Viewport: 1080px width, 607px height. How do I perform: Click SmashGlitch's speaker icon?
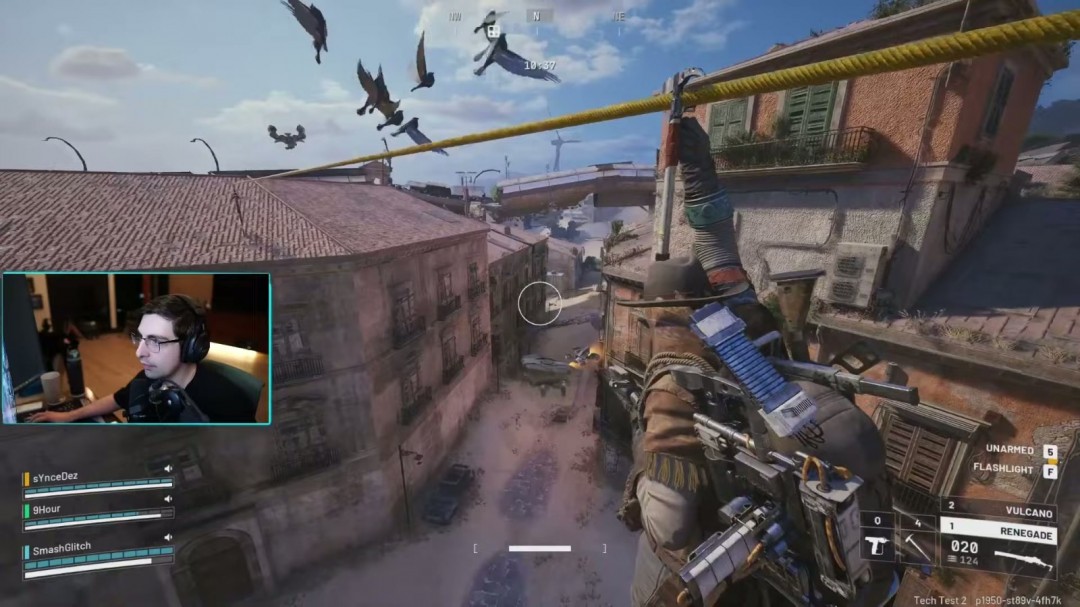(x=168, y=538)
